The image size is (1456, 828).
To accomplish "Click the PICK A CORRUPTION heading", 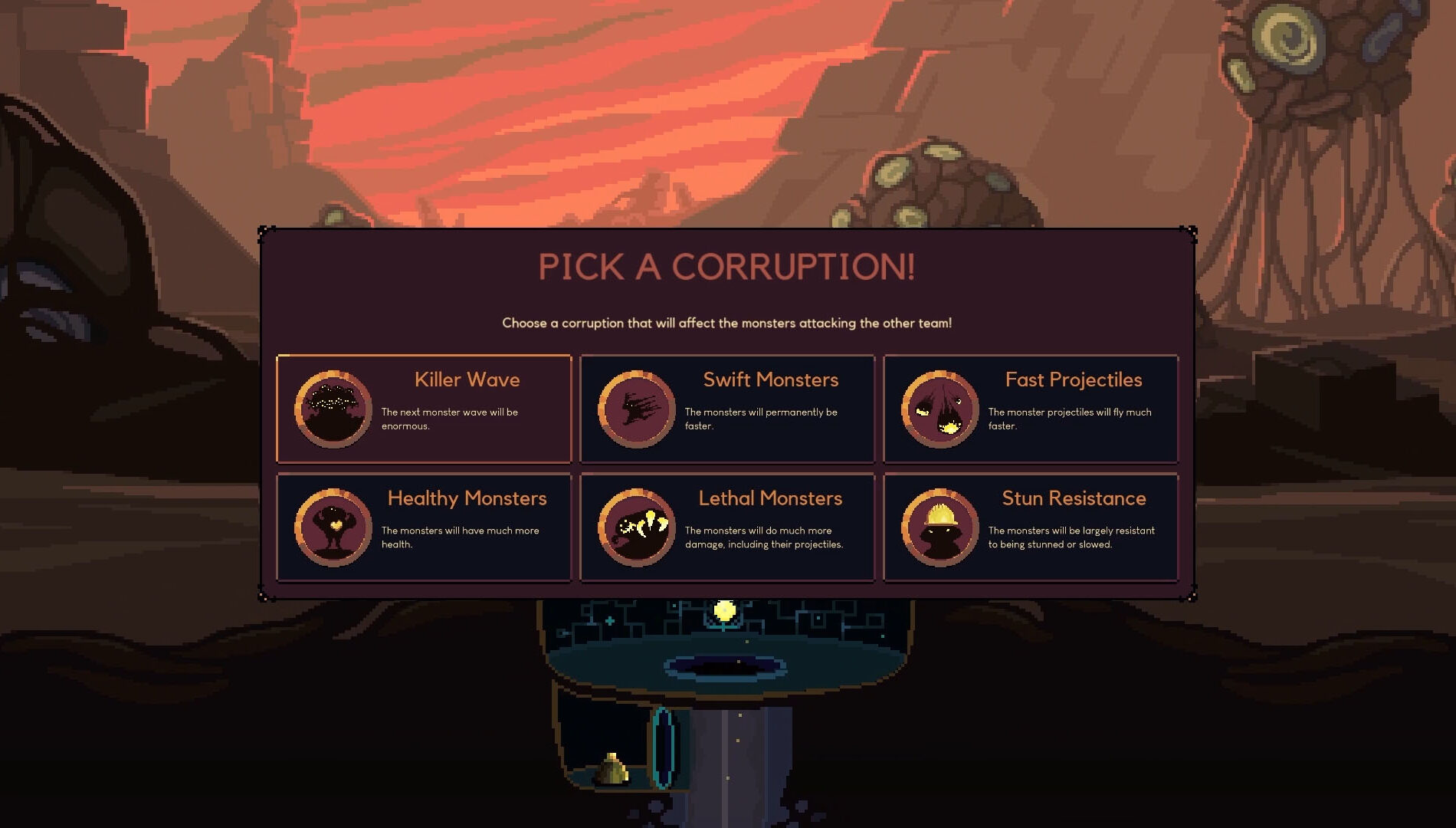I will (x=726, y=268).
